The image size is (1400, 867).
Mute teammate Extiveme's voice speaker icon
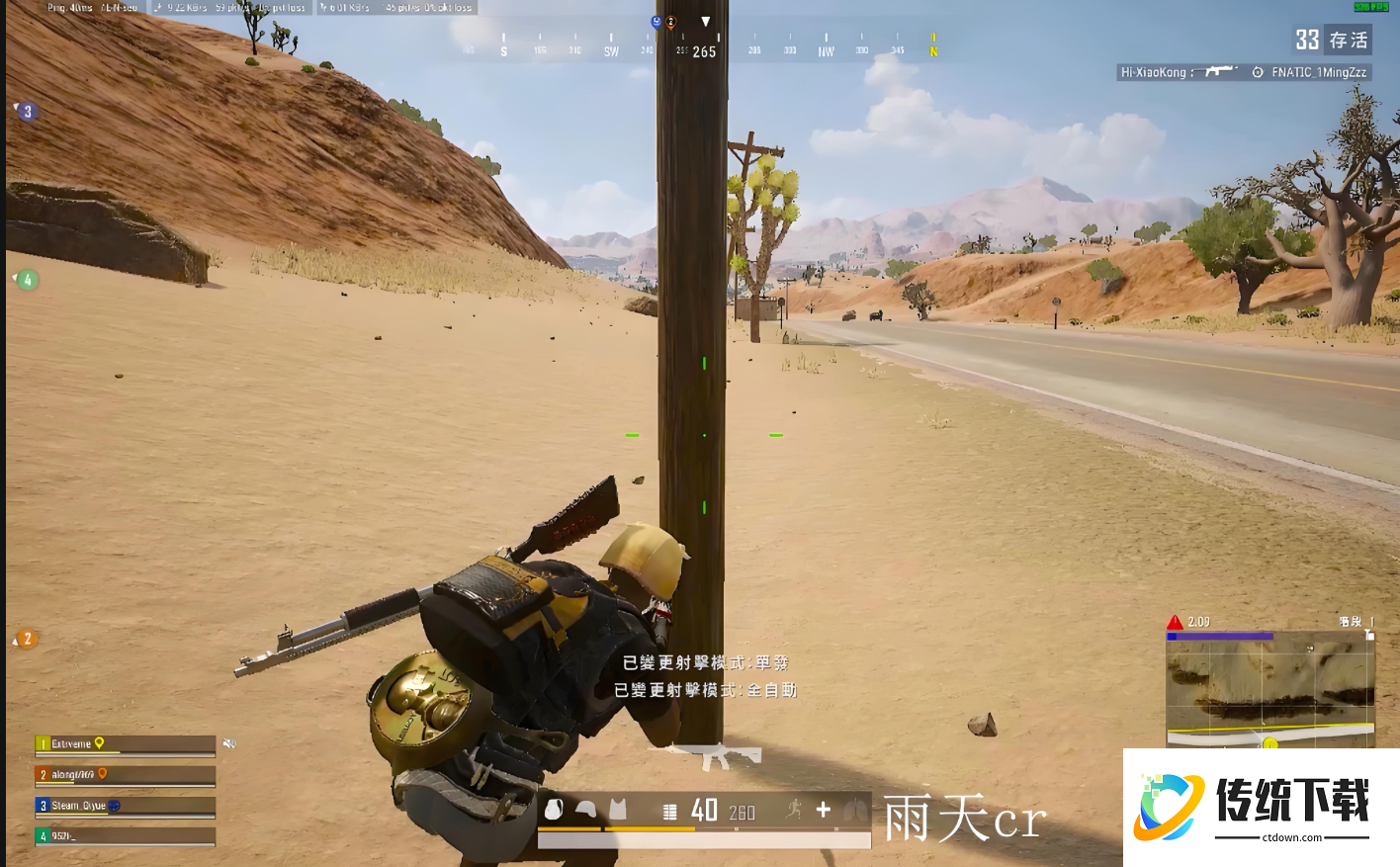coord(227,742)
